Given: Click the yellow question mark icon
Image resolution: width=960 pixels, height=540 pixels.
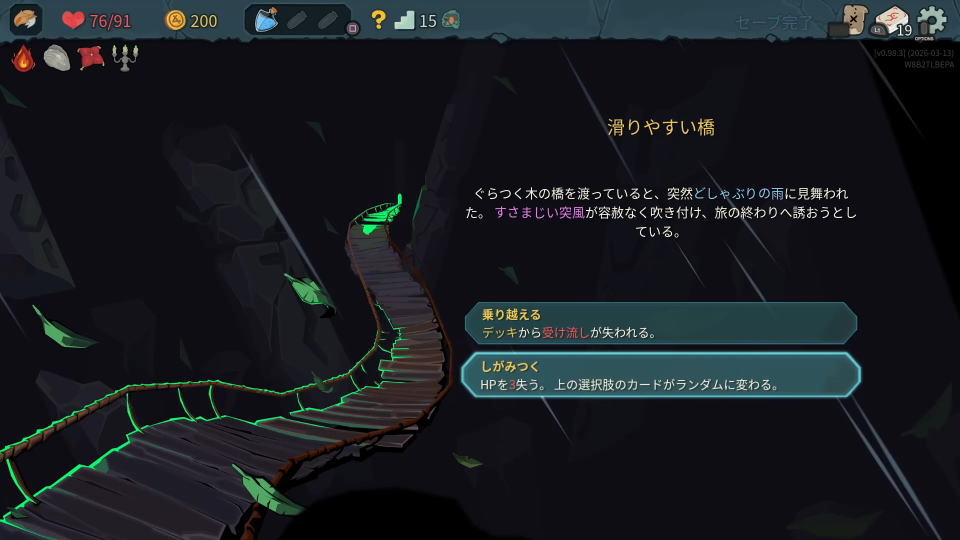Looking at the screenshot, I should (378, 20).
